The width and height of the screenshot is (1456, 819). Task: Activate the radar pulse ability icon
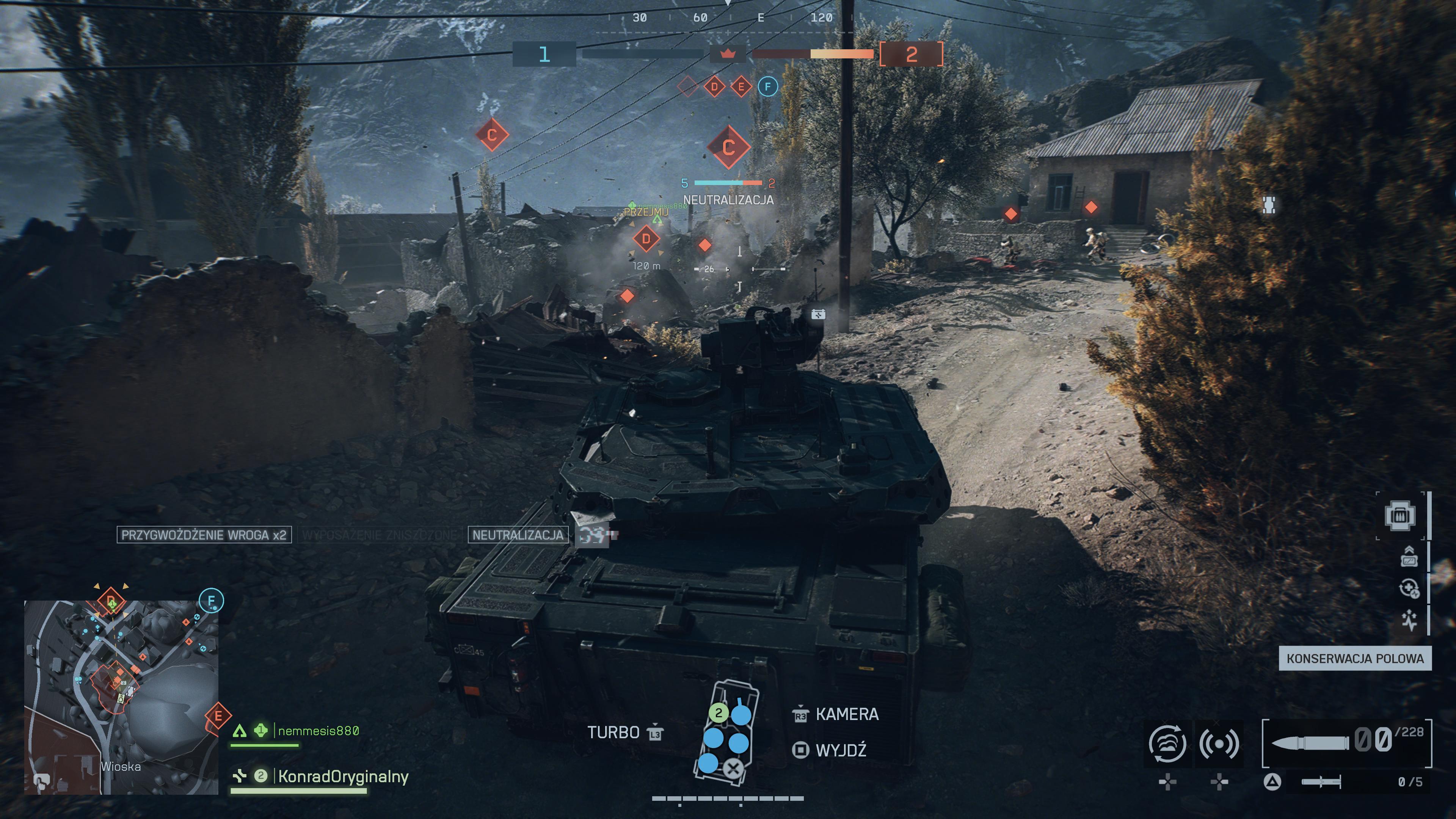coord(1219,743)
